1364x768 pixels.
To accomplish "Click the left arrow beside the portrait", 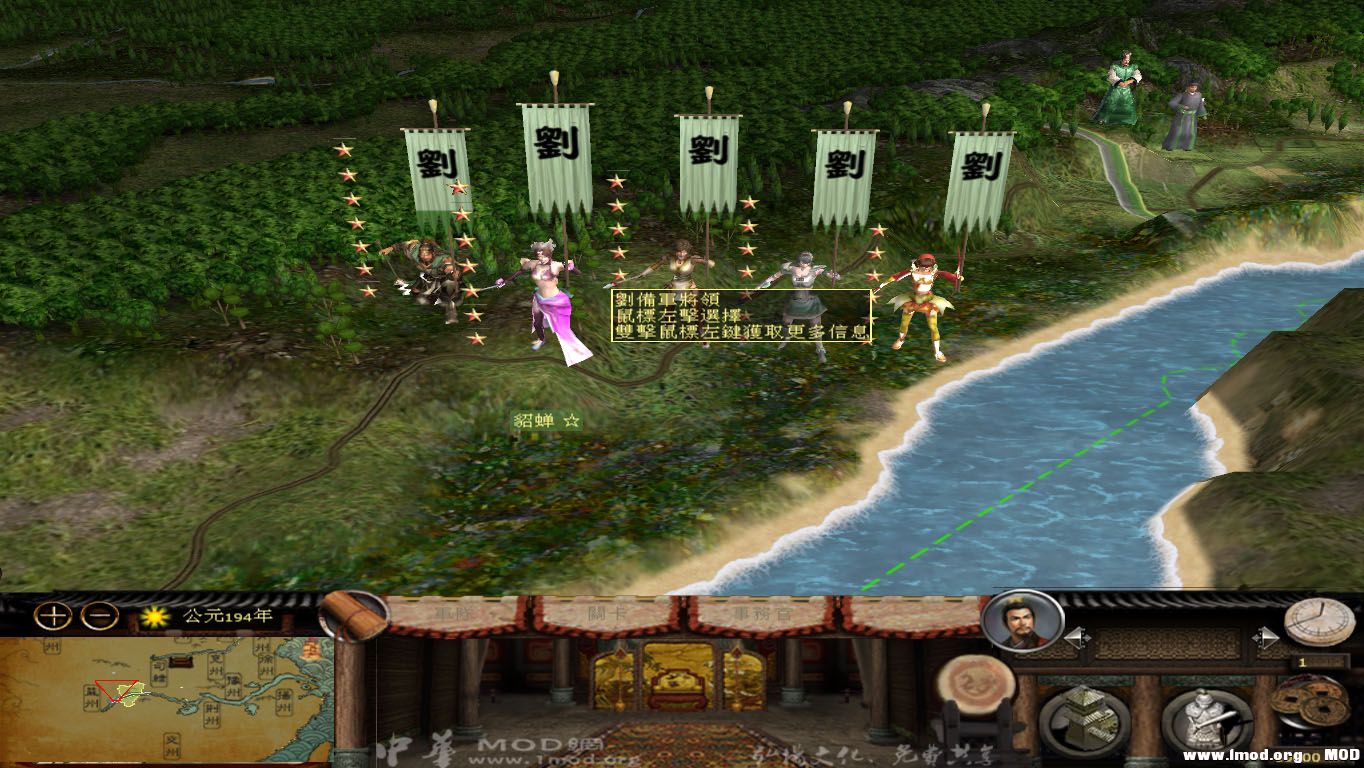I will pyautogui.click(x=1077, y=637).
